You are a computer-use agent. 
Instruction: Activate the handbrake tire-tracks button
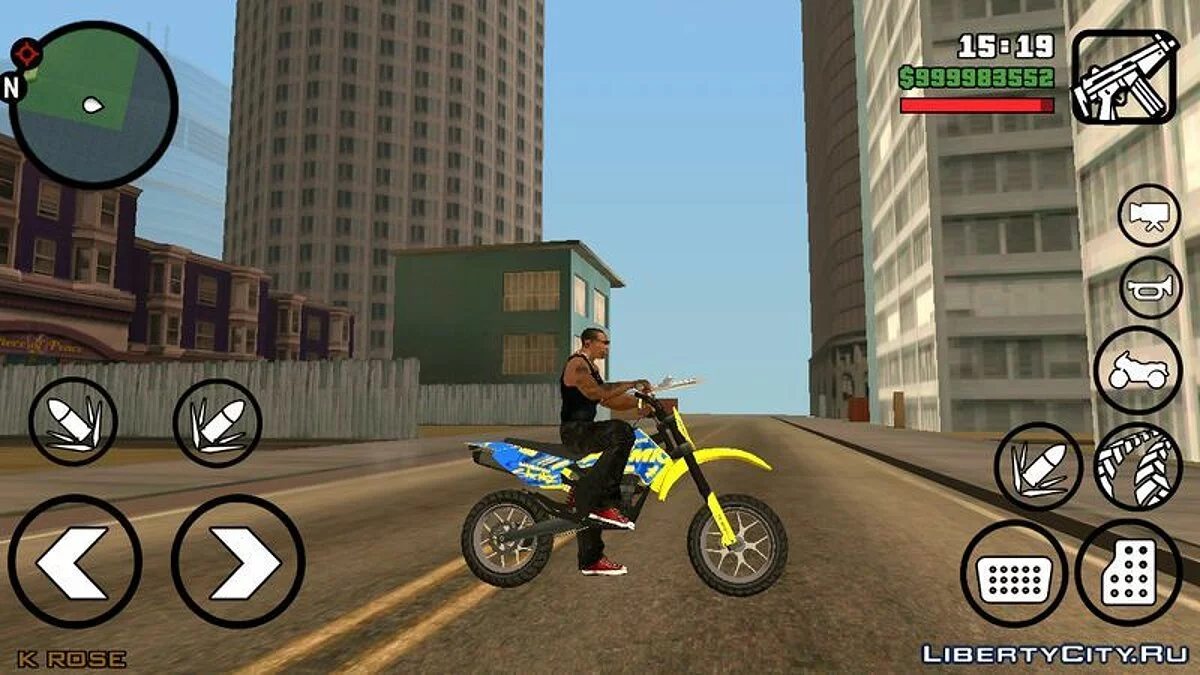(1138, 467)
